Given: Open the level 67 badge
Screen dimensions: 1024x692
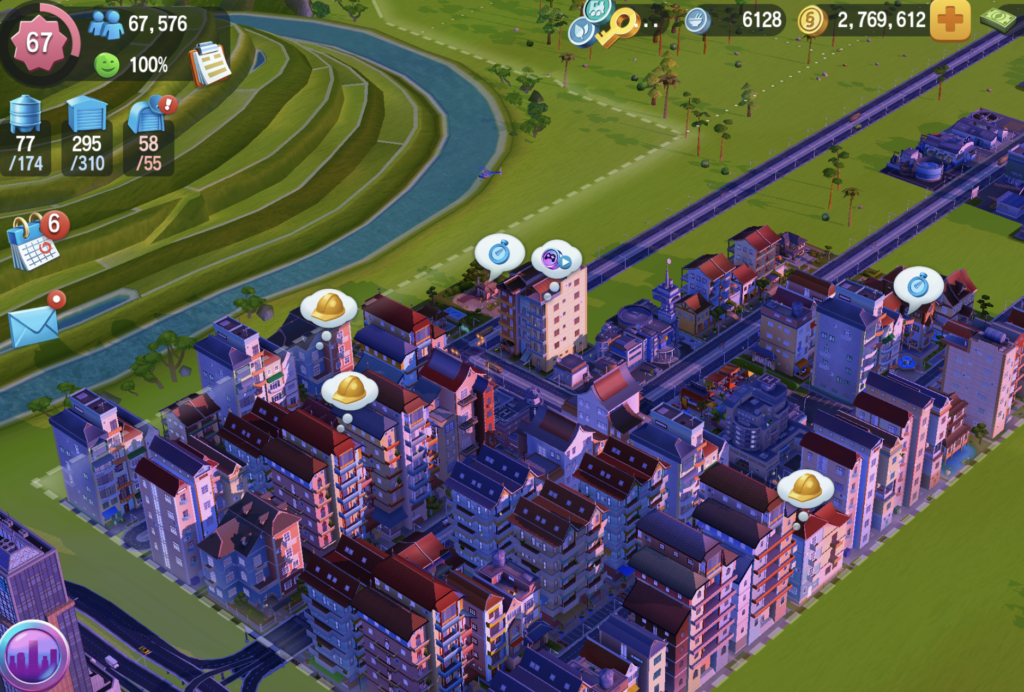Looking at the screenshot, I should 40,42.
